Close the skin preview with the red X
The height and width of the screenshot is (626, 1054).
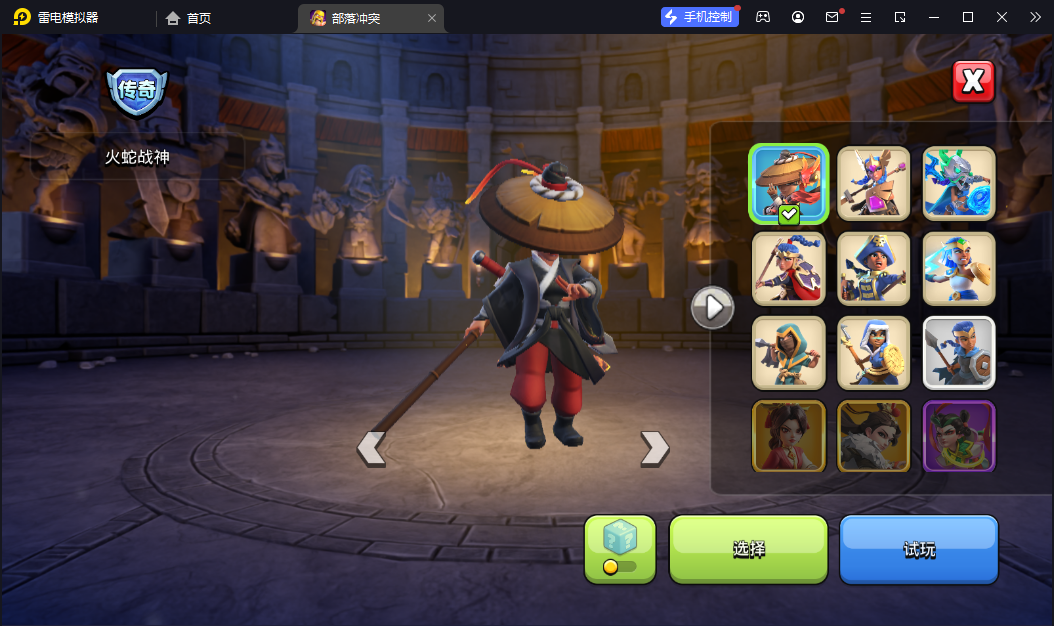[973, 81]
